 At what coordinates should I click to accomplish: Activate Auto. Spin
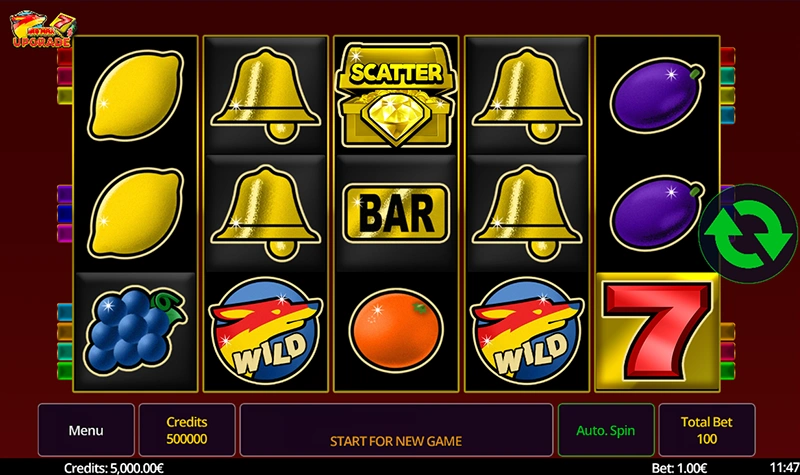coord(605,431)
